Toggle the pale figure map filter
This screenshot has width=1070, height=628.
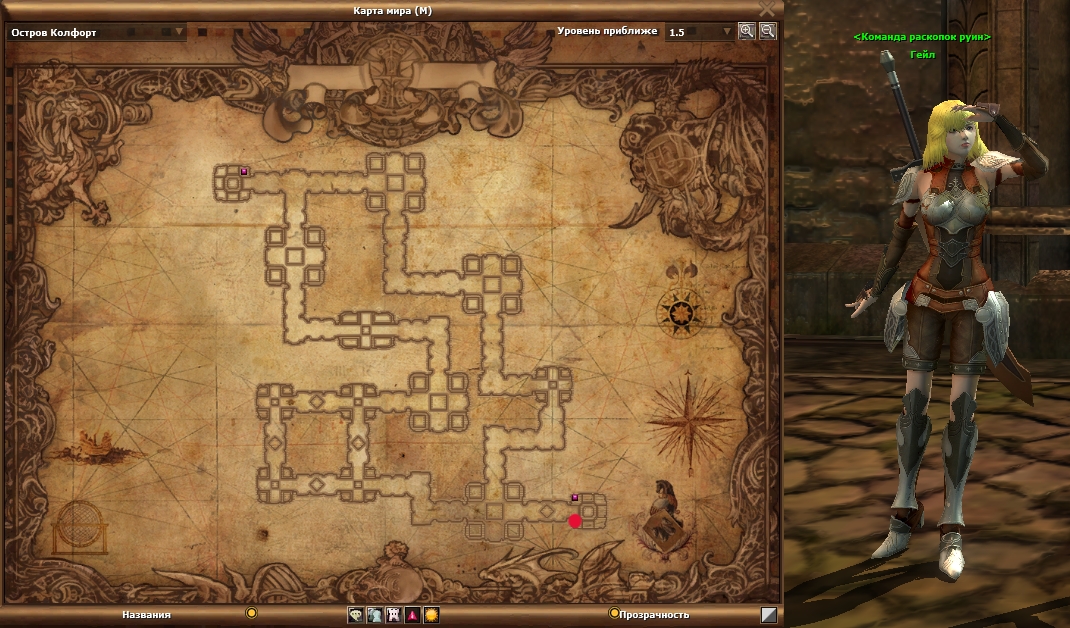(x=374, y=615)
